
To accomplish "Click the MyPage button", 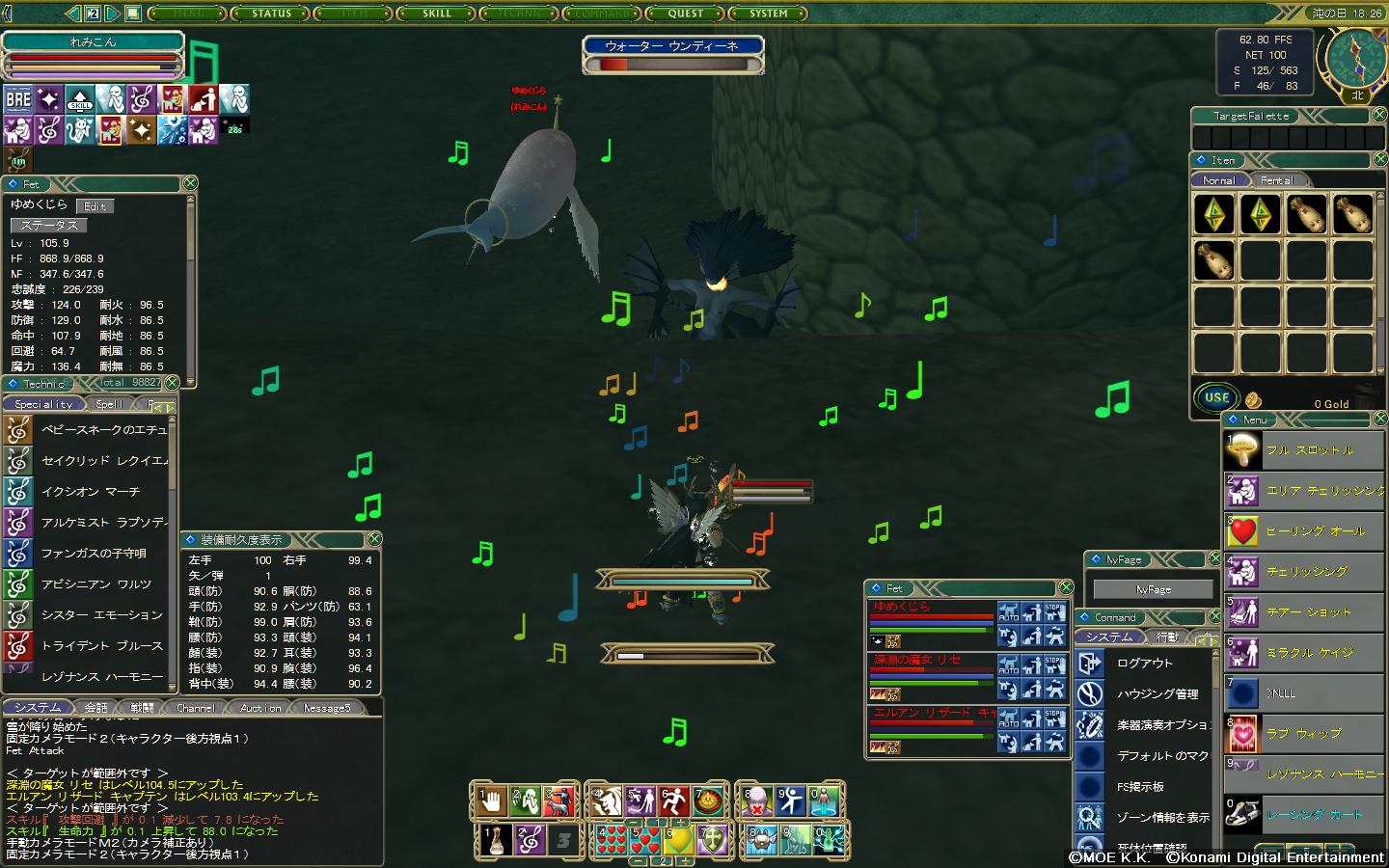I will [1154, 589].
